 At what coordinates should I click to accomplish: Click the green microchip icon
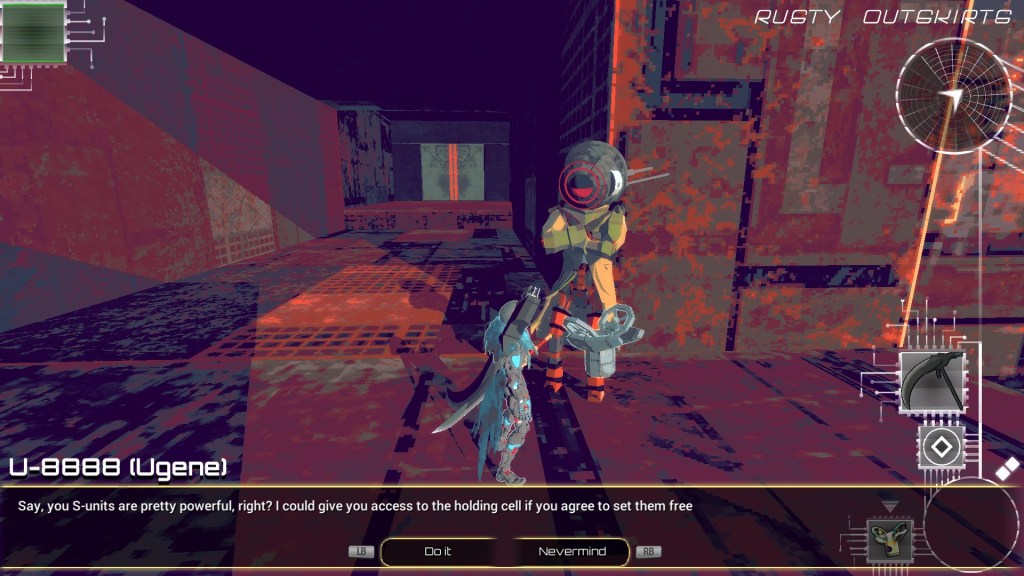[34, 32]
